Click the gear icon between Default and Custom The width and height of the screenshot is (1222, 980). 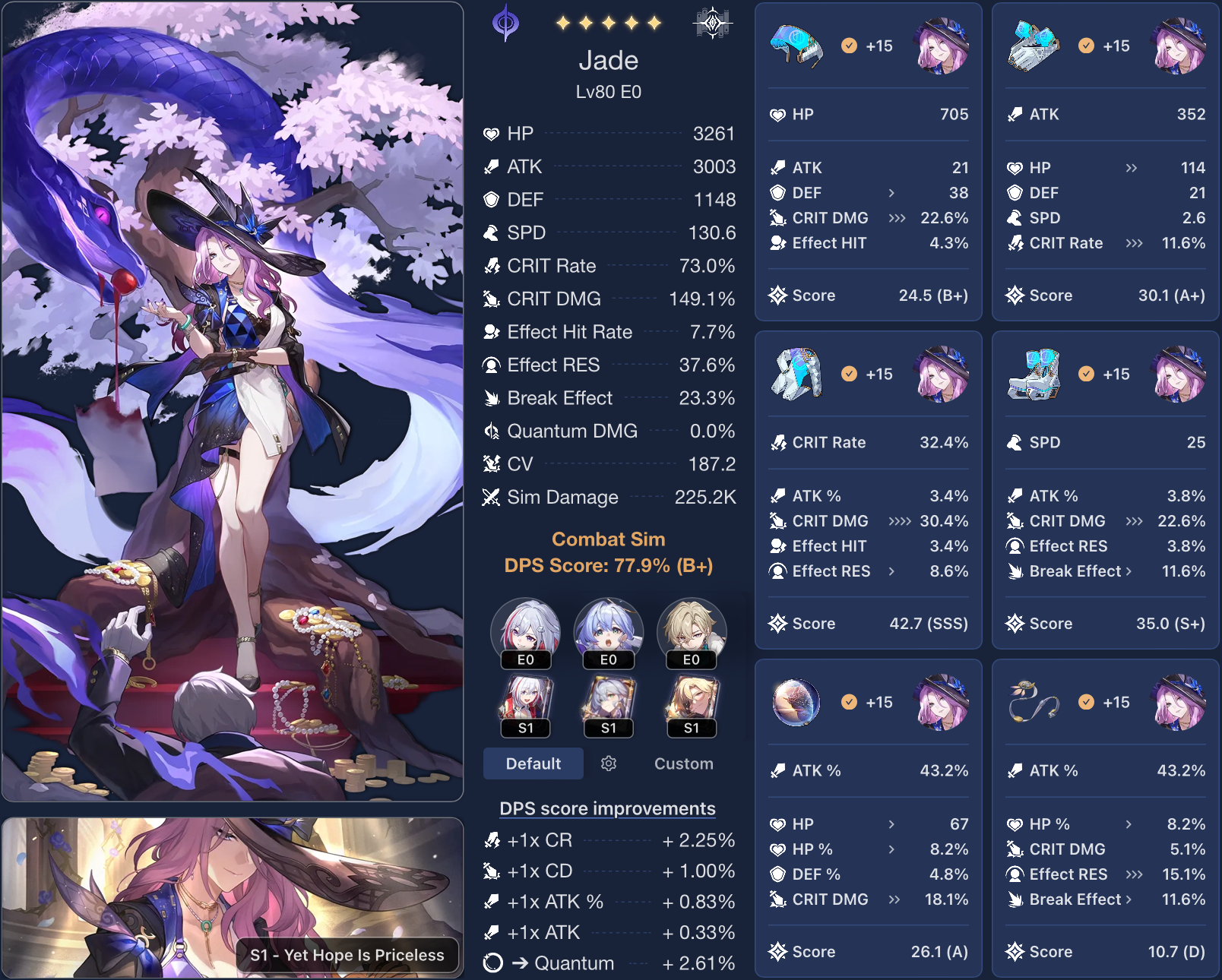[x=608, y=763]
